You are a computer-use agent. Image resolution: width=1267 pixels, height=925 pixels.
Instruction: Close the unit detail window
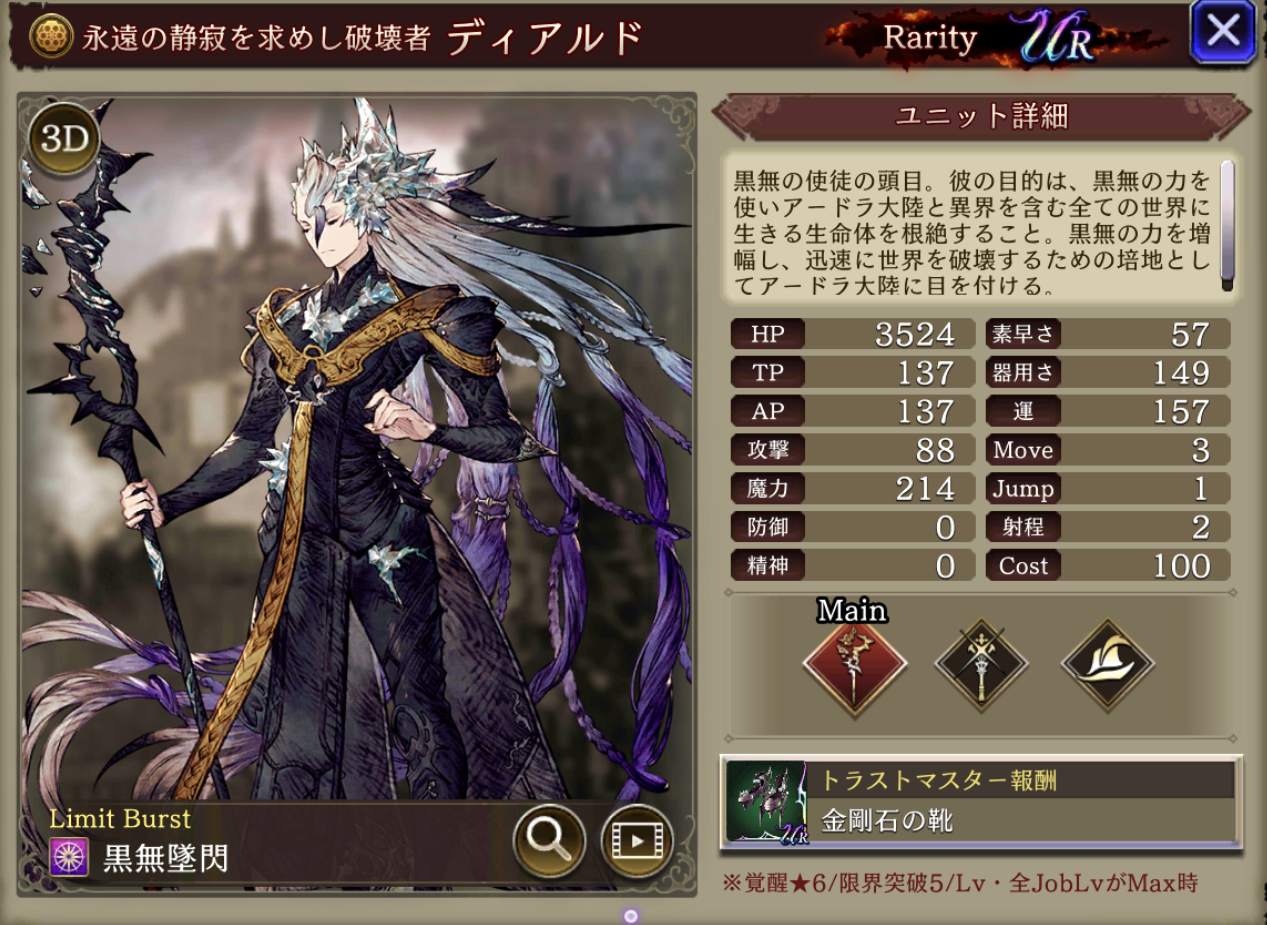(1223, 32)
